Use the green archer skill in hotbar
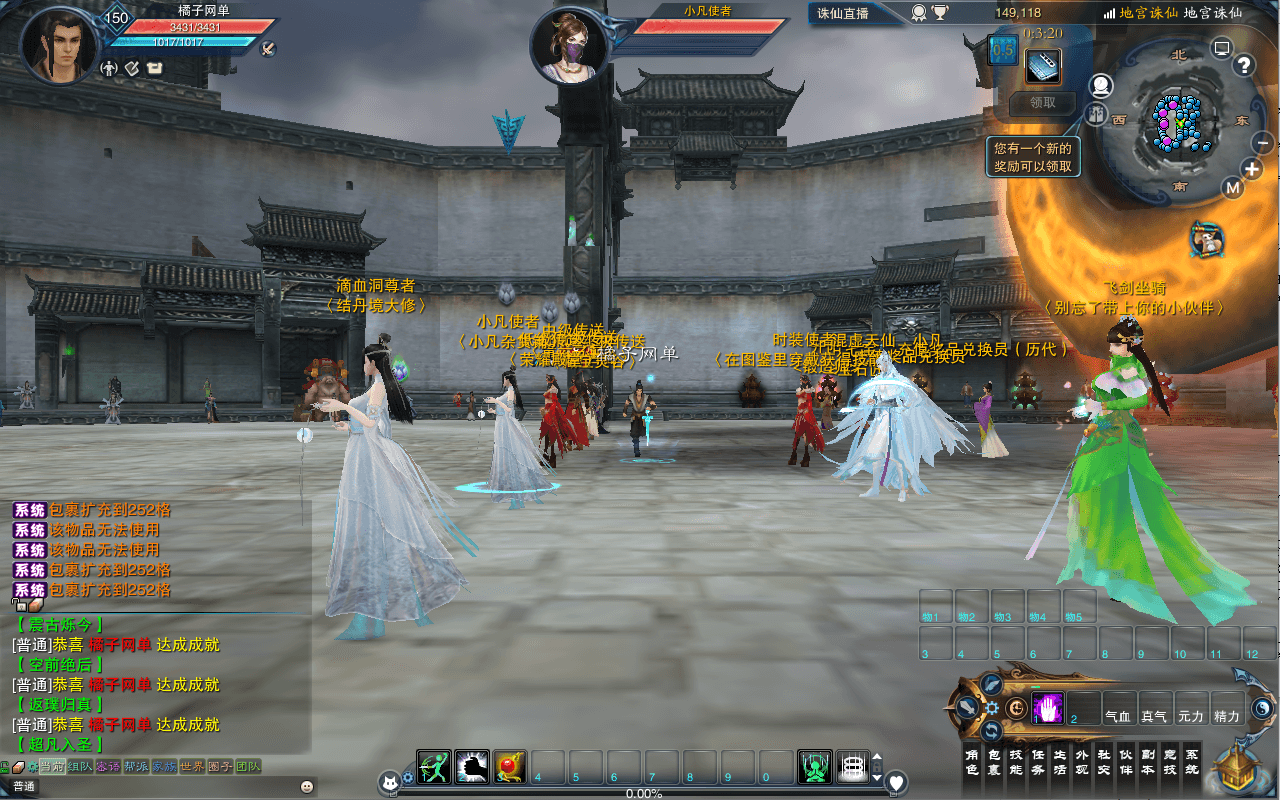The image size is (1280, 800). point(434,767)
